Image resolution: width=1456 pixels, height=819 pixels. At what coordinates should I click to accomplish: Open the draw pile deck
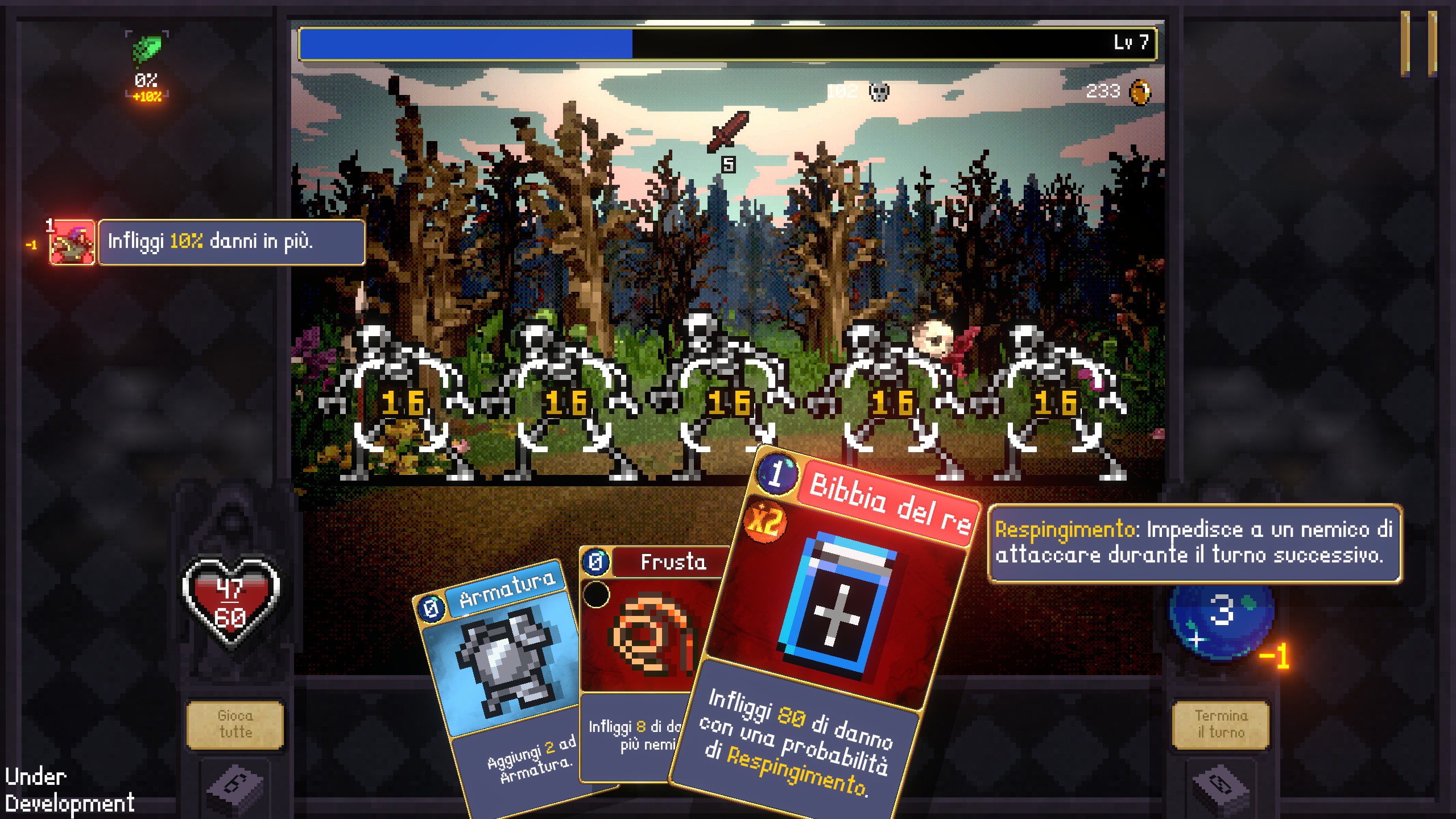pos(235,788)
